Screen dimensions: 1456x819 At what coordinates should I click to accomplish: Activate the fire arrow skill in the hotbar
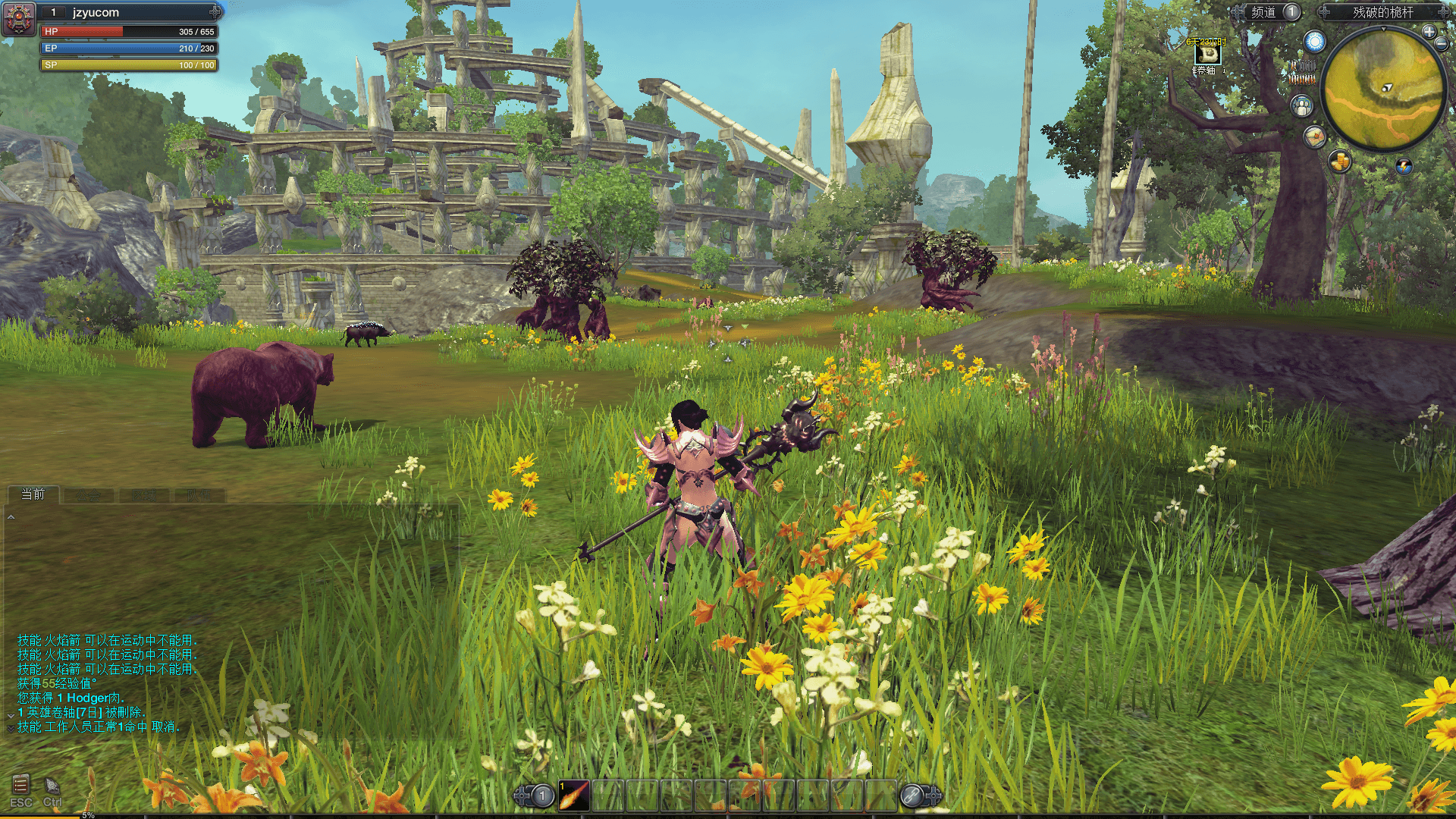click(x=574, y=795)
